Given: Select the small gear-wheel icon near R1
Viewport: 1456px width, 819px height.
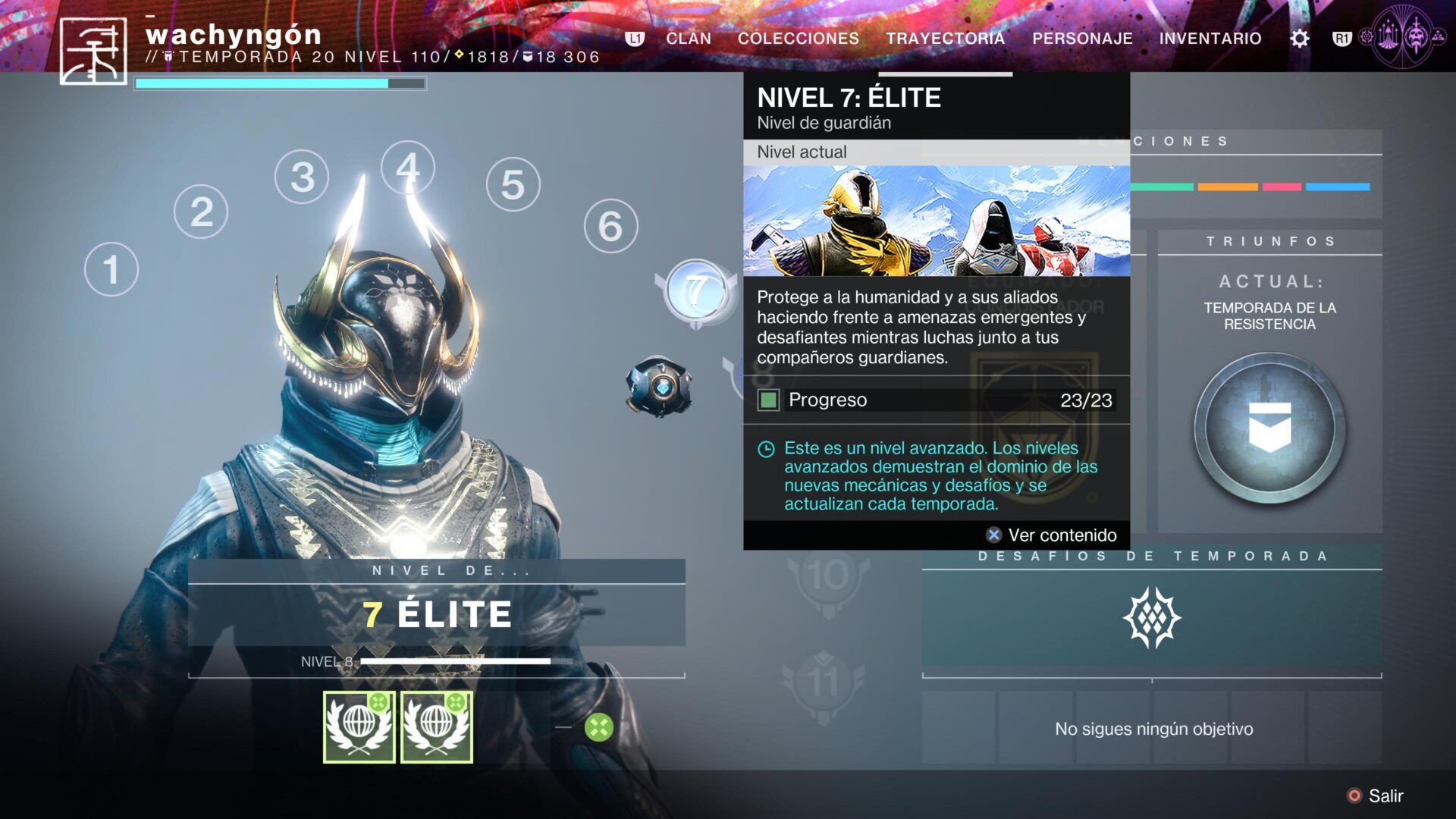Looking at the screenshot, I should pyautogui.click(x=1366, y=36).
